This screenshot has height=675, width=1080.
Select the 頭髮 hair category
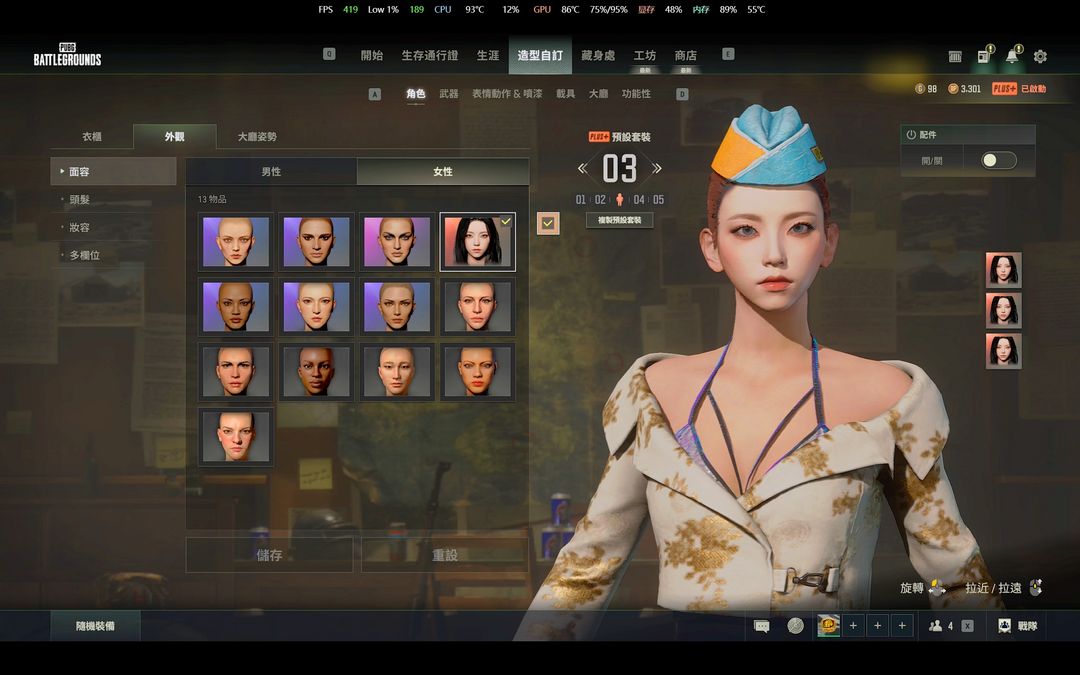click(80, 200)
